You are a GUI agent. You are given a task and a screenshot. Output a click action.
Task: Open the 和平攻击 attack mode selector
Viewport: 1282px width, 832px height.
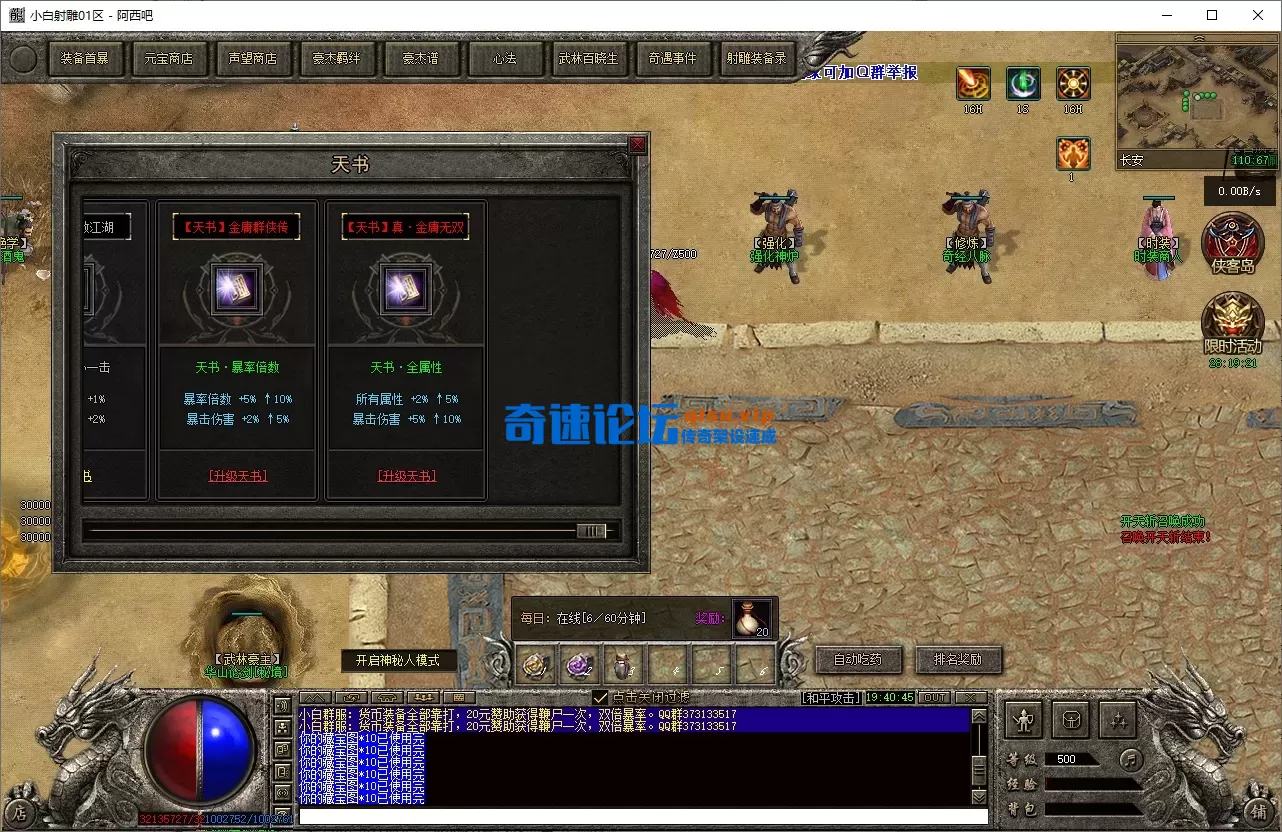tap(829, 697)
